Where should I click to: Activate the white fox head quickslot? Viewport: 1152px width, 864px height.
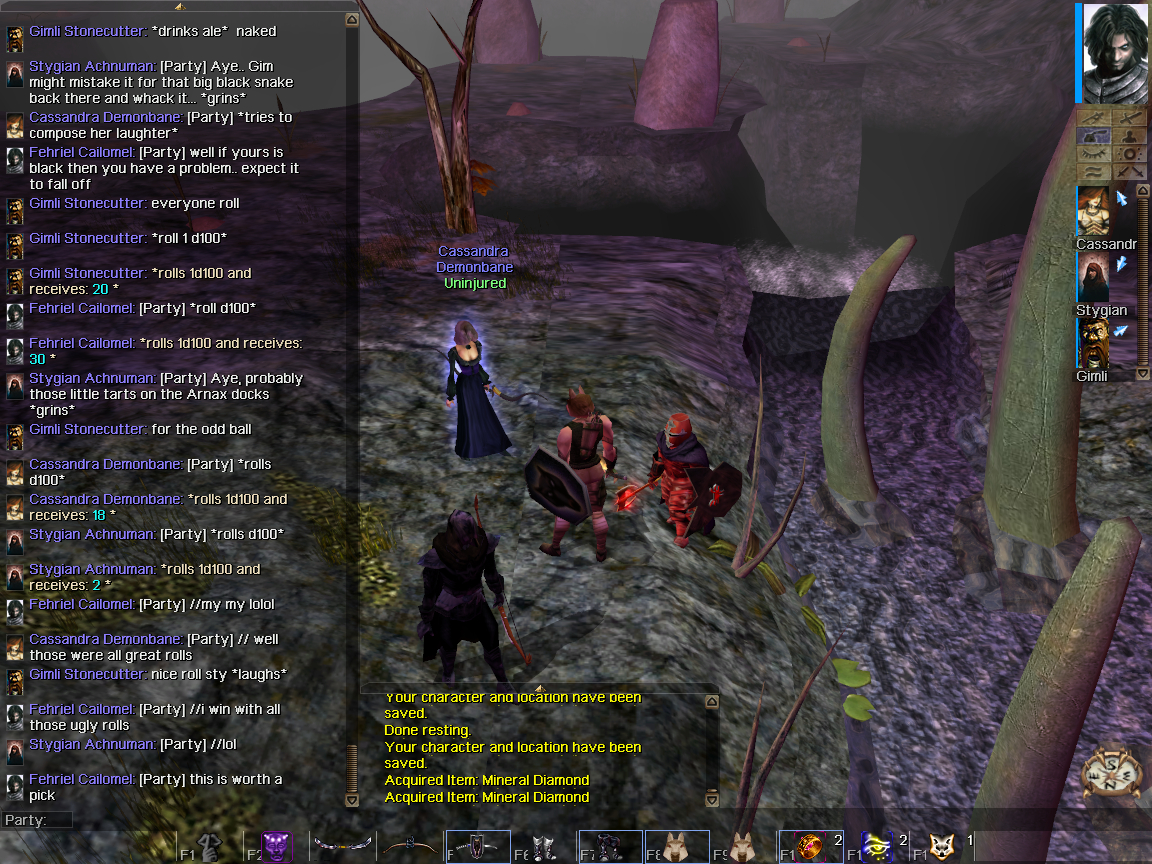pyautogui.click(x=943, y=847)
